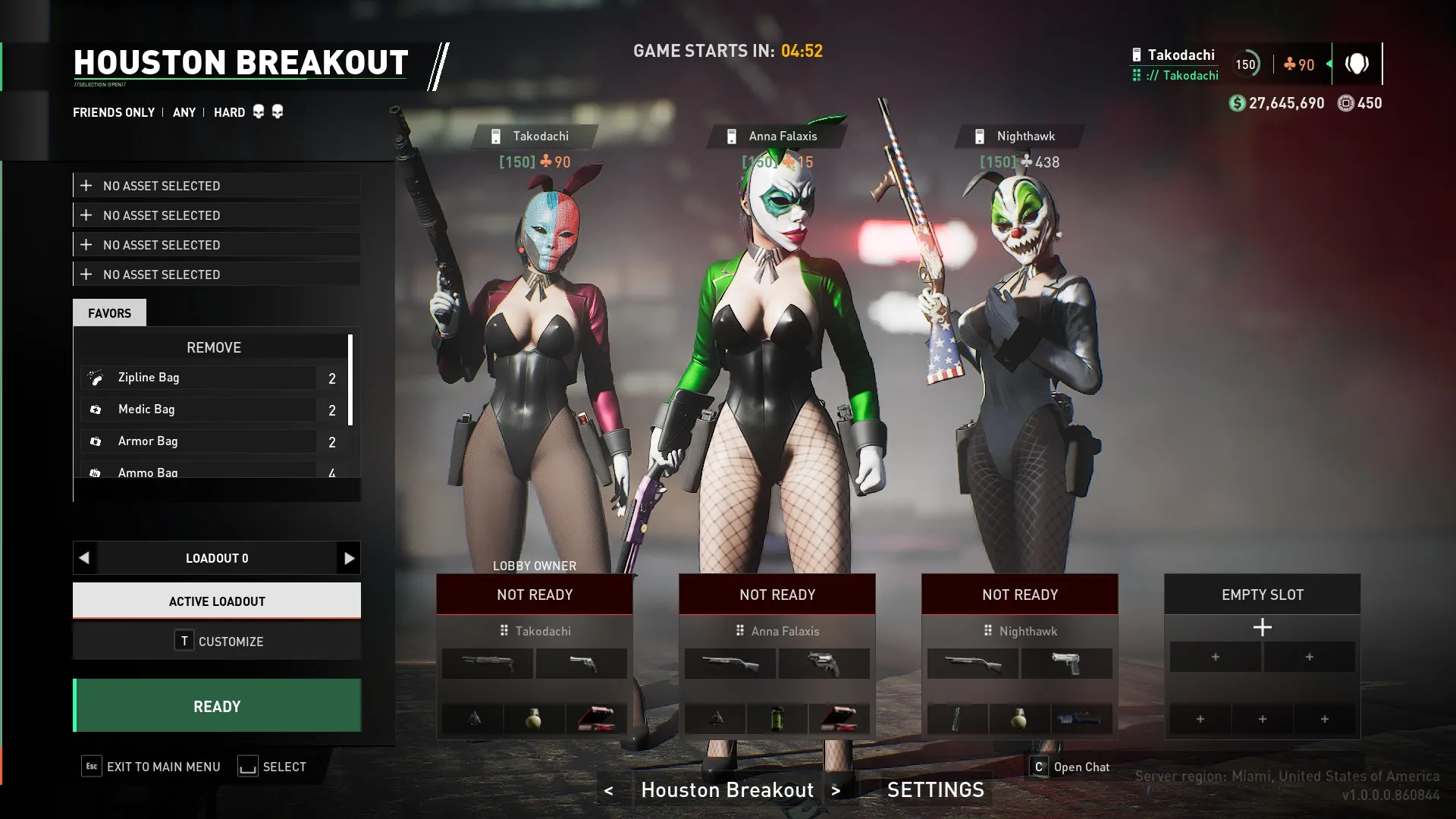Choose the Armor Bag favor

(199, 441)
